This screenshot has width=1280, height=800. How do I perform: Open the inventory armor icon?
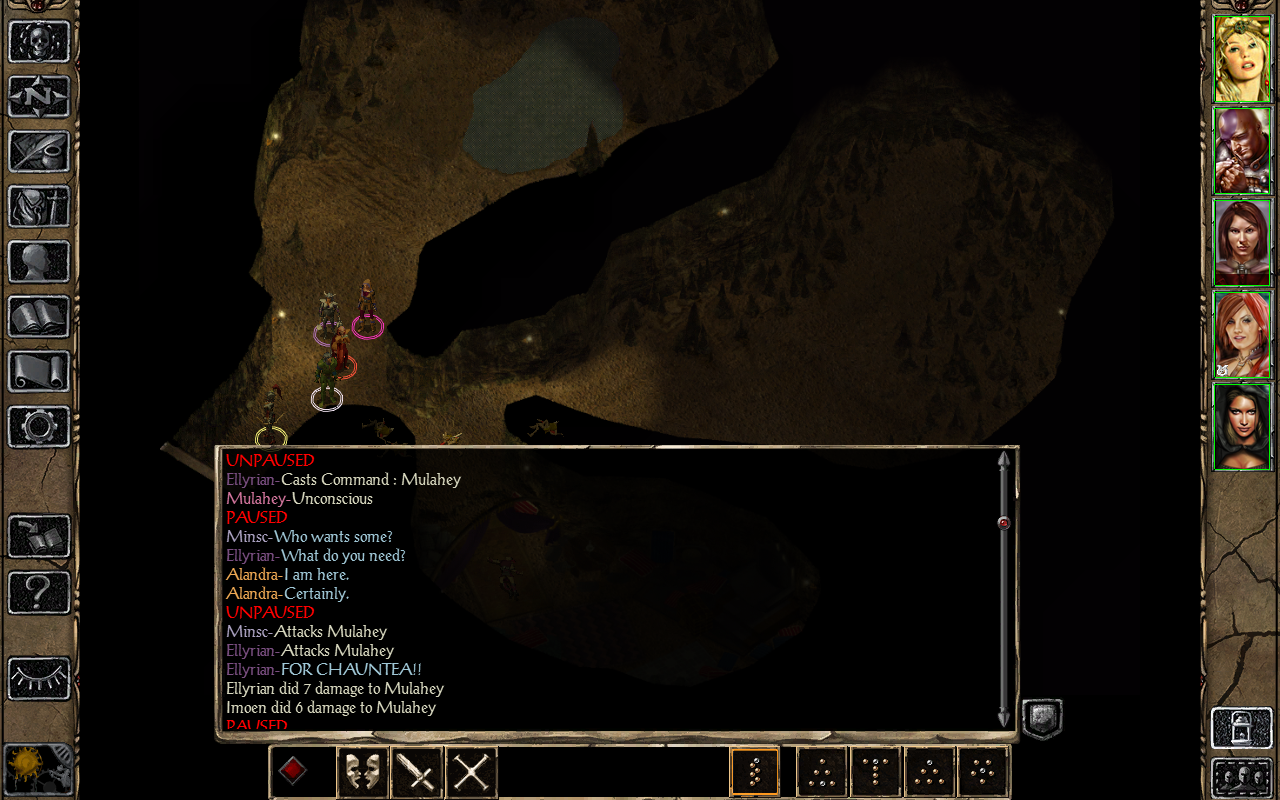tap(39, 207)
